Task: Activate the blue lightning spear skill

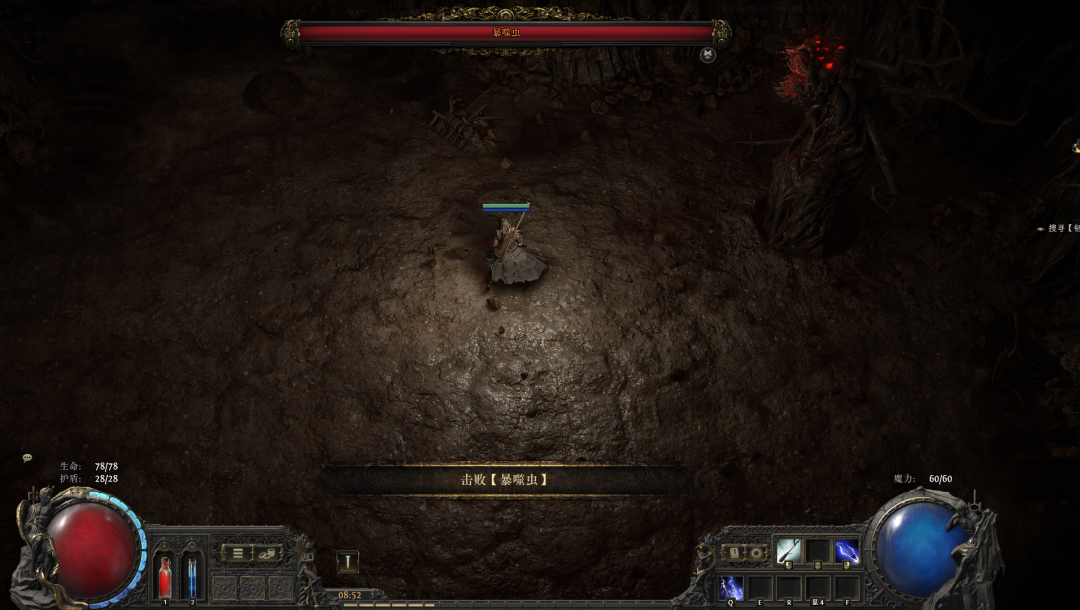Action: (847, 551)
